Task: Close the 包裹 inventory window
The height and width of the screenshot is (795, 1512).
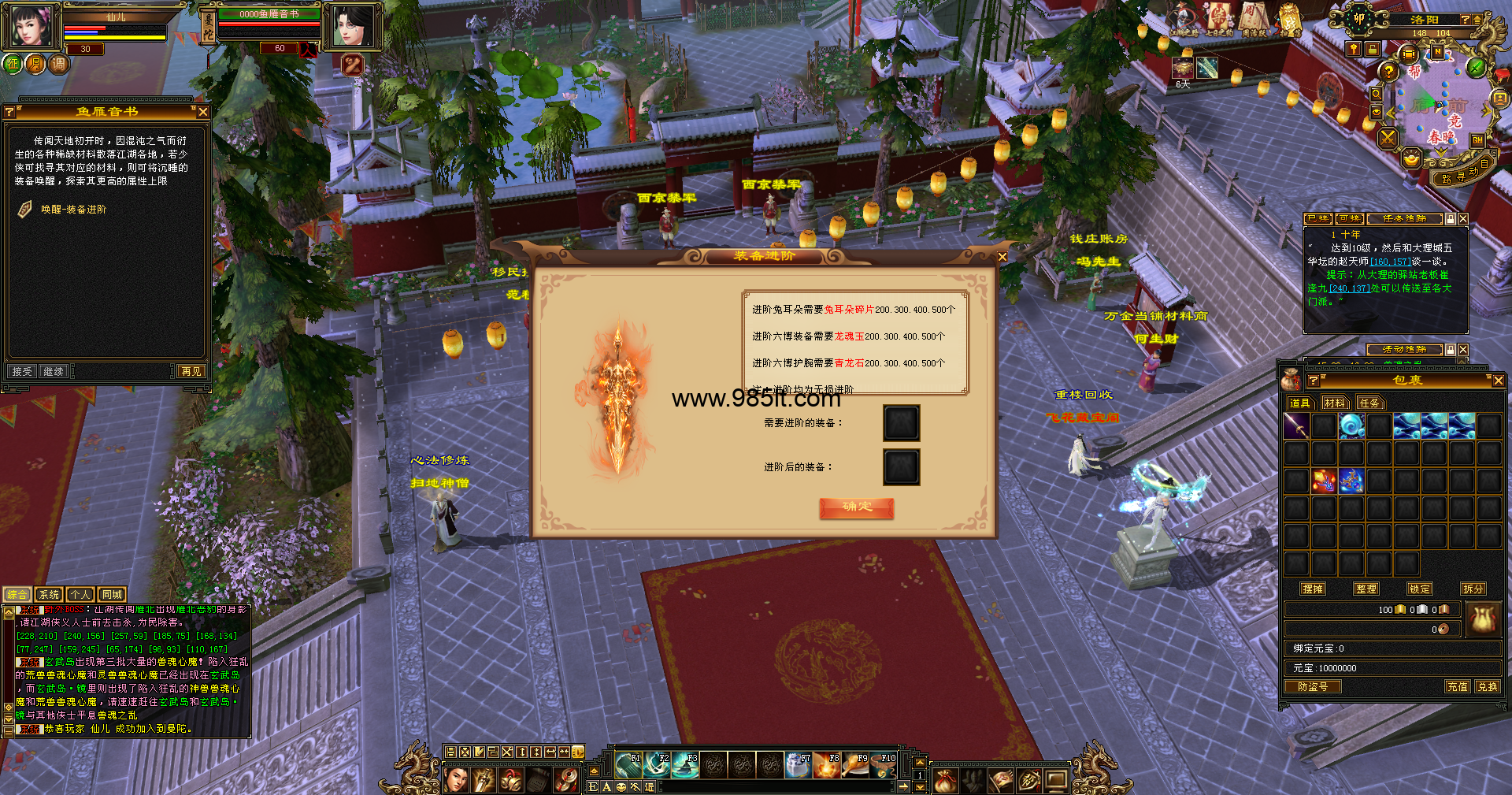Action: tap(1498, 381)
